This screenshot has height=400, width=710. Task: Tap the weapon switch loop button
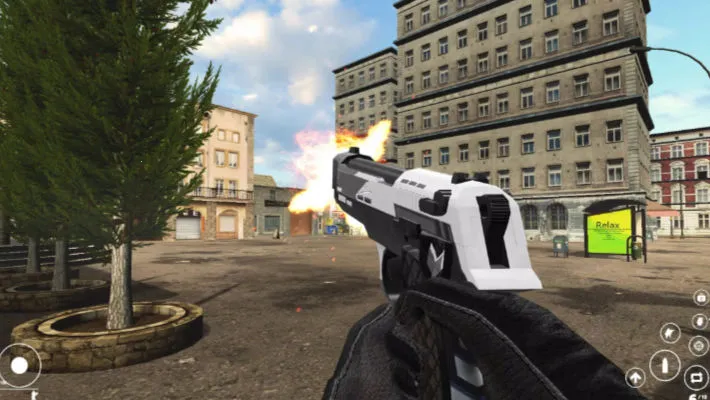point(696,377)
